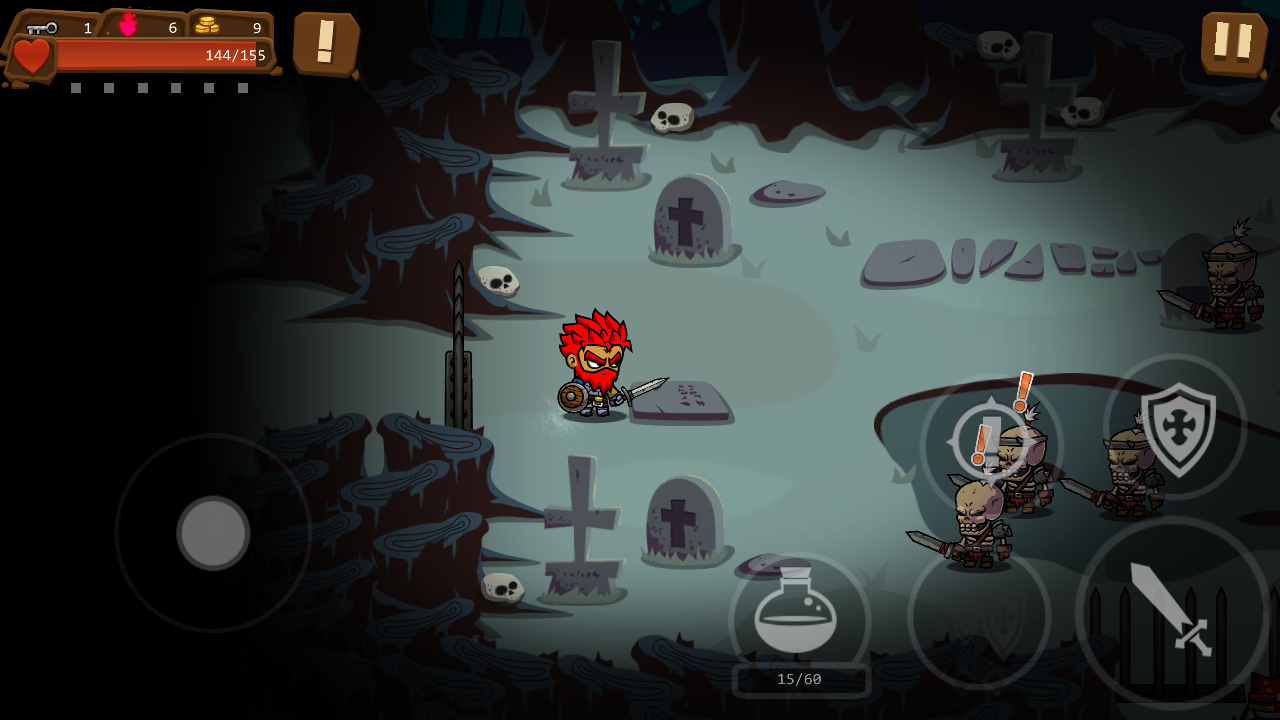1280x720 pixels.
Task: Raise shield with the cross shield button
Action: [1176, 427]
